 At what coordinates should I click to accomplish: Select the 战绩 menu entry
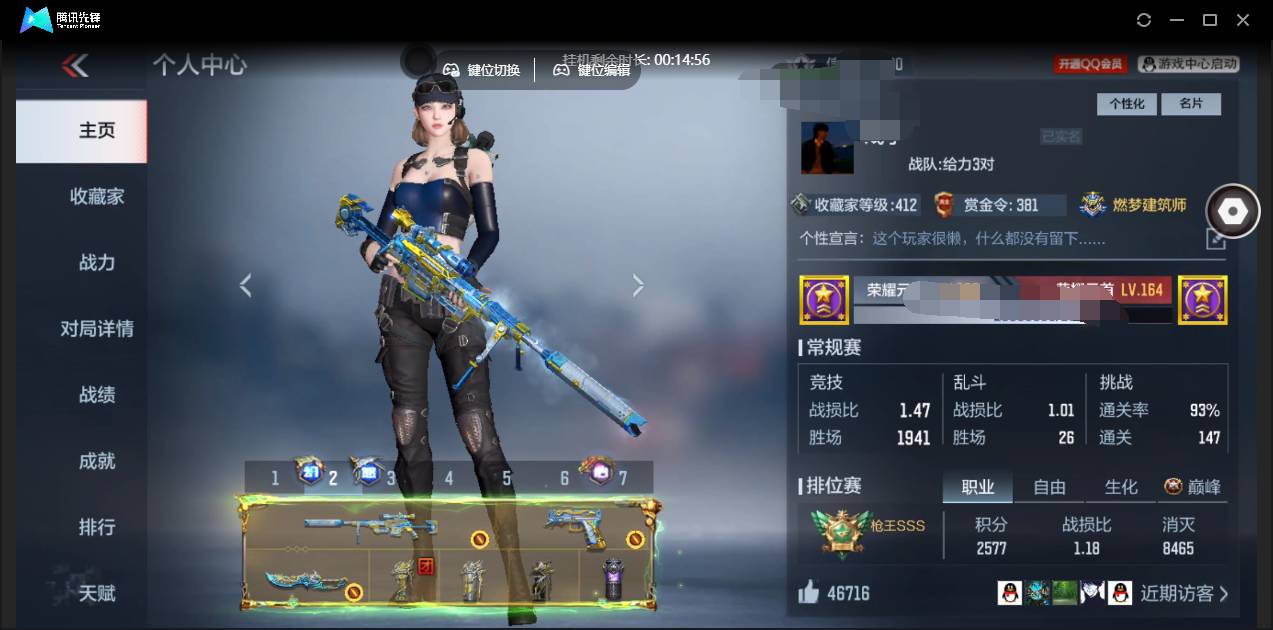tap(97, 395)
